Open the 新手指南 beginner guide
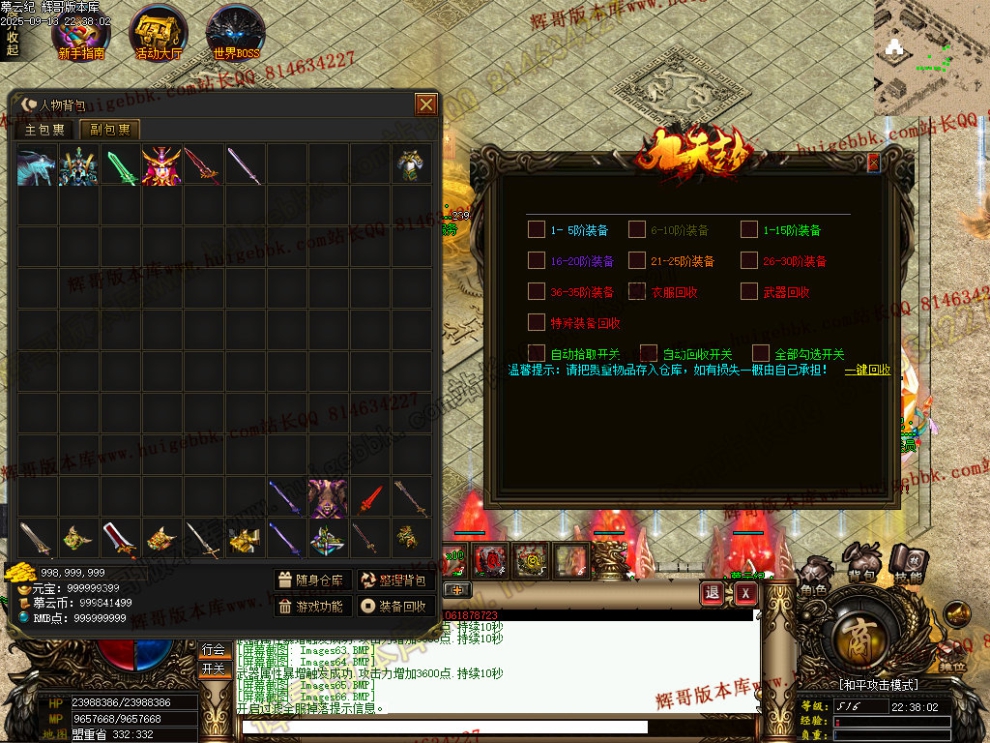 pos(82,33)
